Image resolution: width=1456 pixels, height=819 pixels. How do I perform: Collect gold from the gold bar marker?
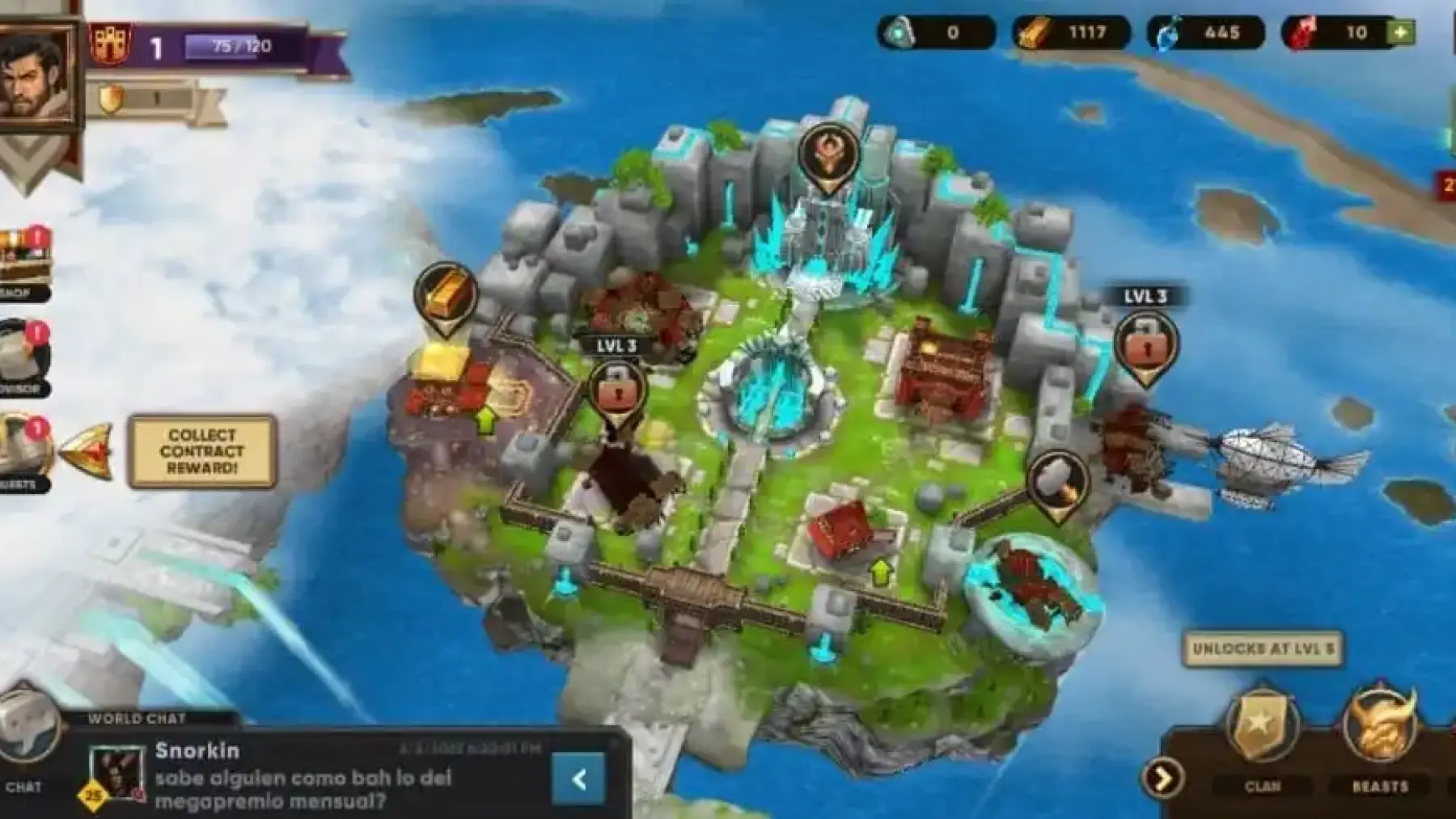[x=444, y=296]
